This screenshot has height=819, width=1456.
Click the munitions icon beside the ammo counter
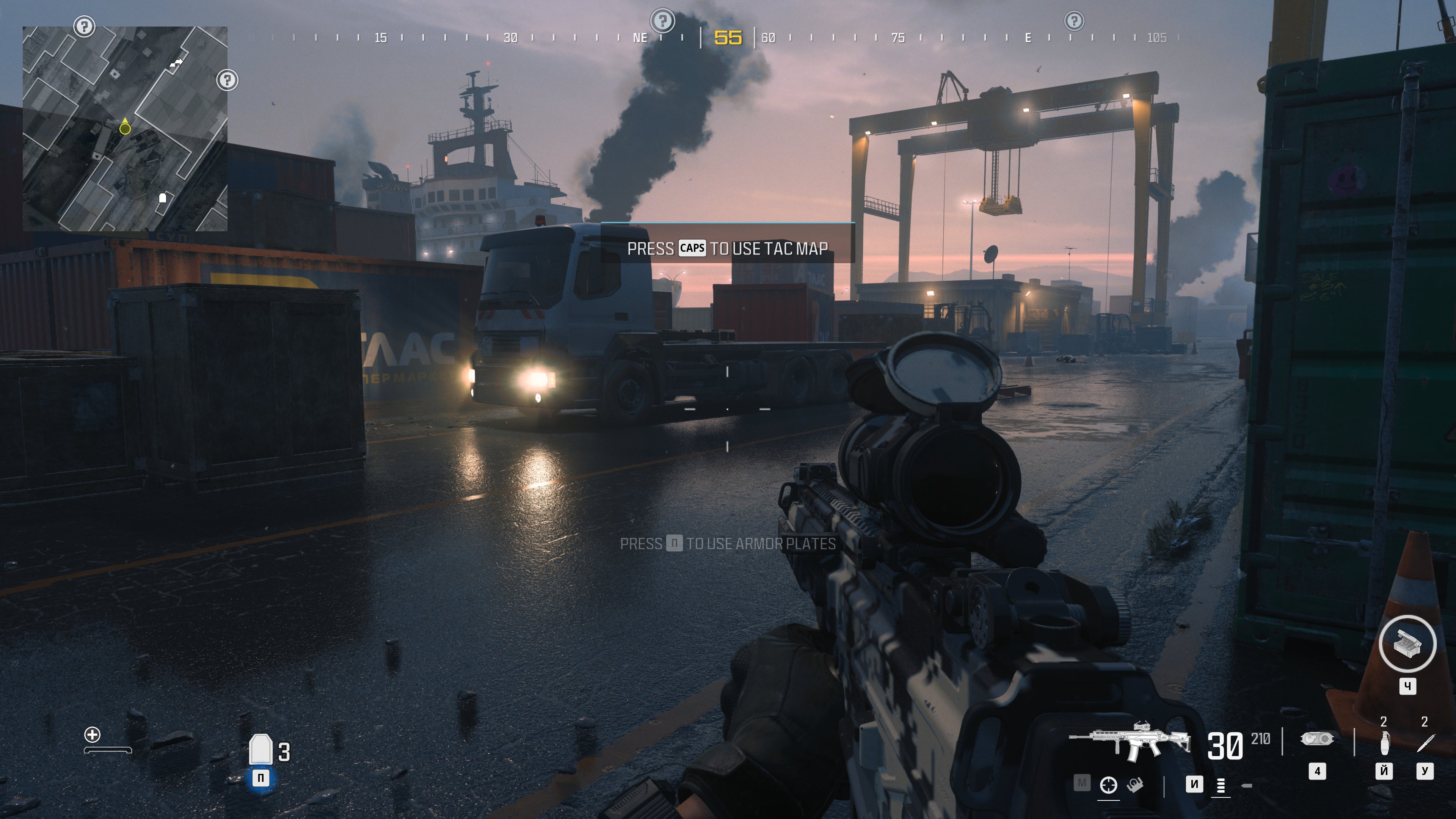point(1317,739)
